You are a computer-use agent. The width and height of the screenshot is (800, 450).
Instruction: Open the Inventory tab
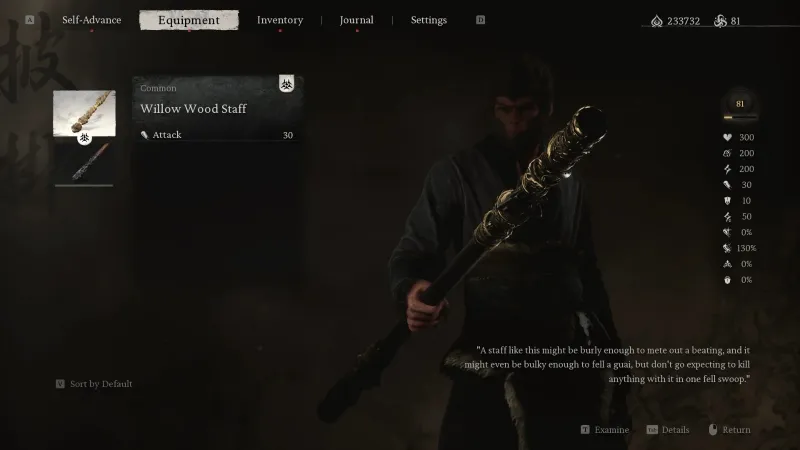click(x=280, y=20)
